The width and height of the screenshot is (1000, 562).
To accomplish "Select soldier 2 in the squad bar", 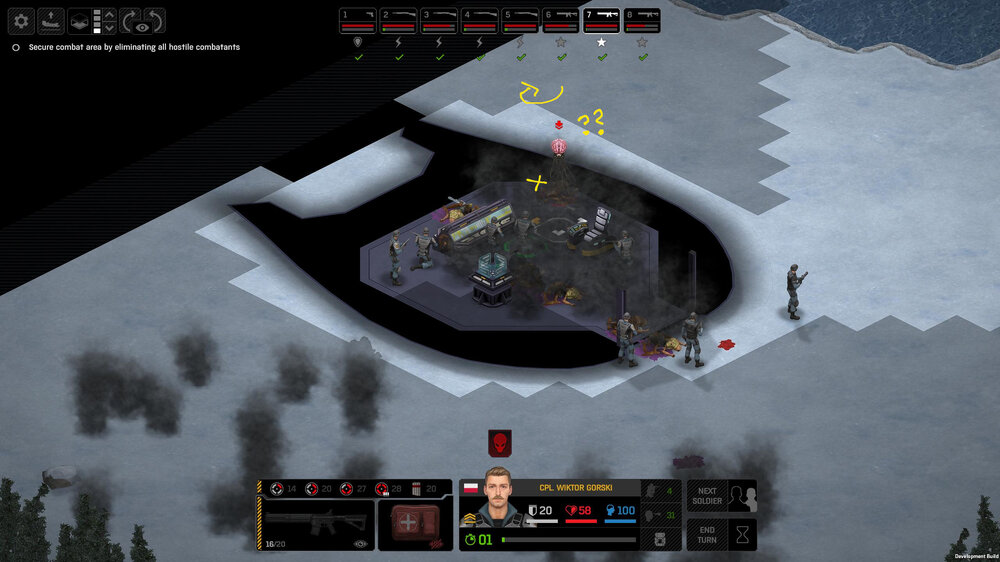I will pos(399,21).
